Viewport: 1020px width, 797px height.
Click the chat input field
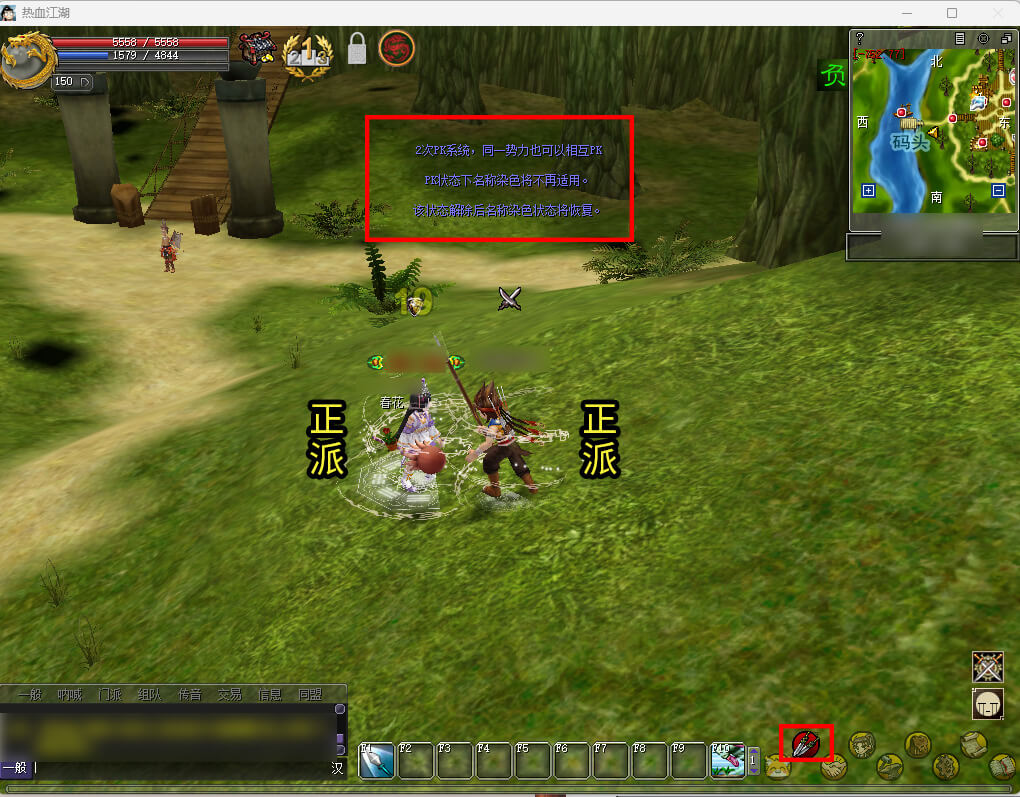tap(180, 768)
